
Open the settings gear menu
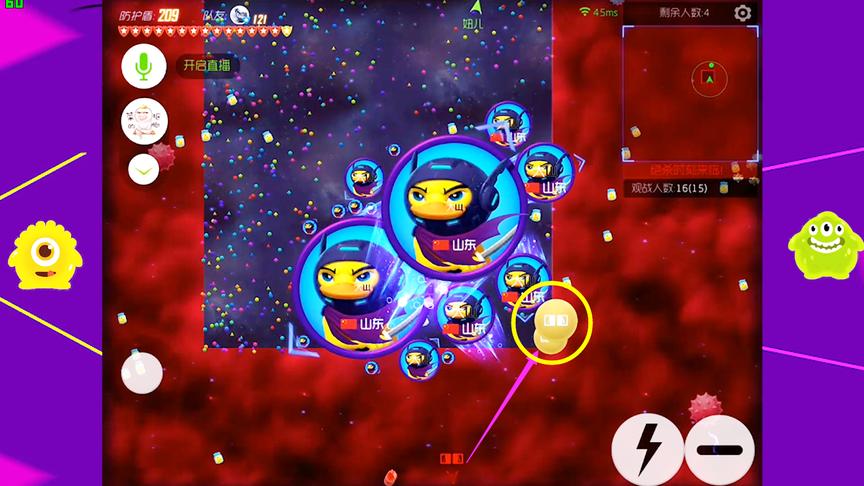[x=742, y=13]
